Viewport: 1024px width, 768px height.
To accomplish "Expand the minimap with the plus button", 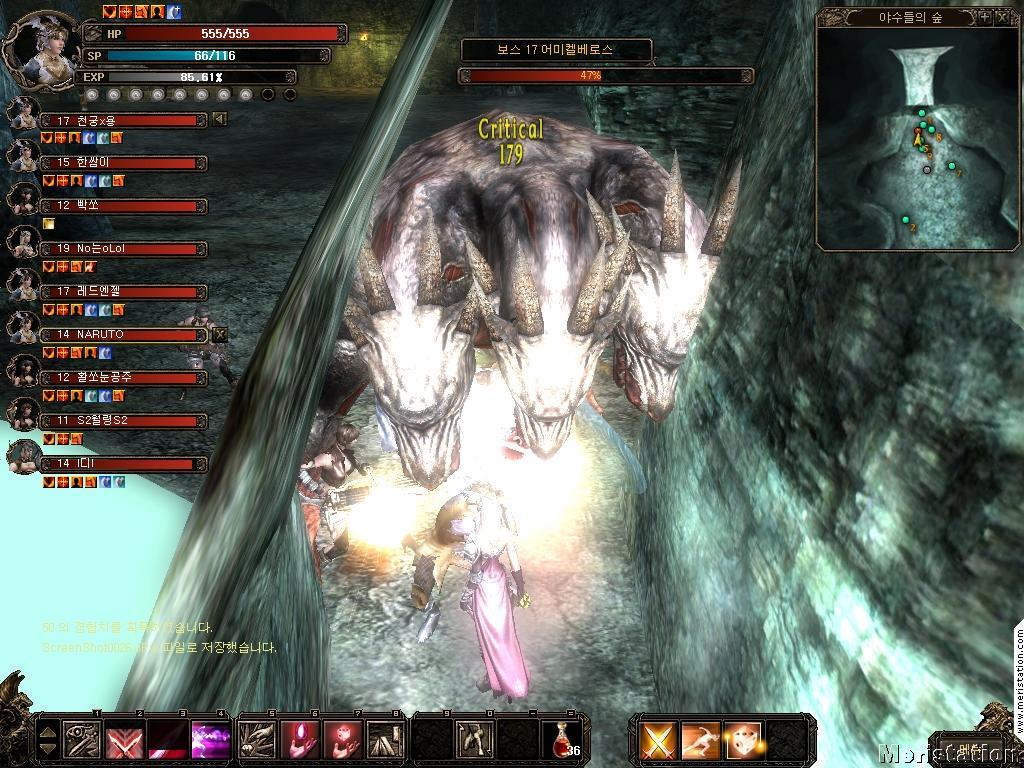I will tap(985, 17).
